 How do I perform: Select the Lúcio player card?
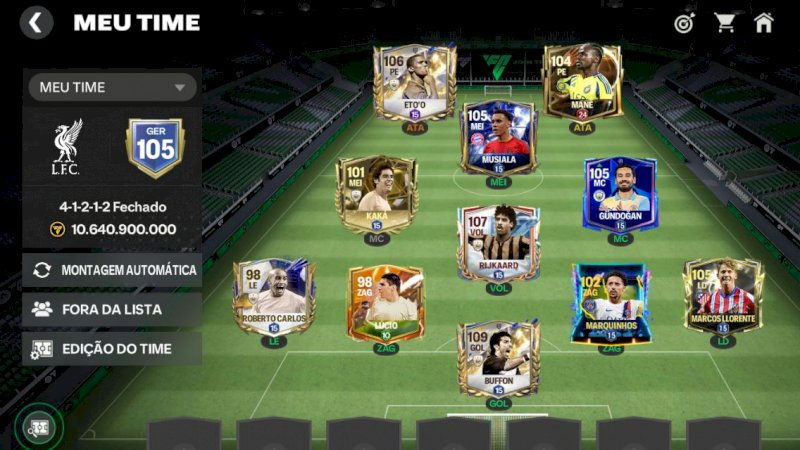(x=386, y=302)
